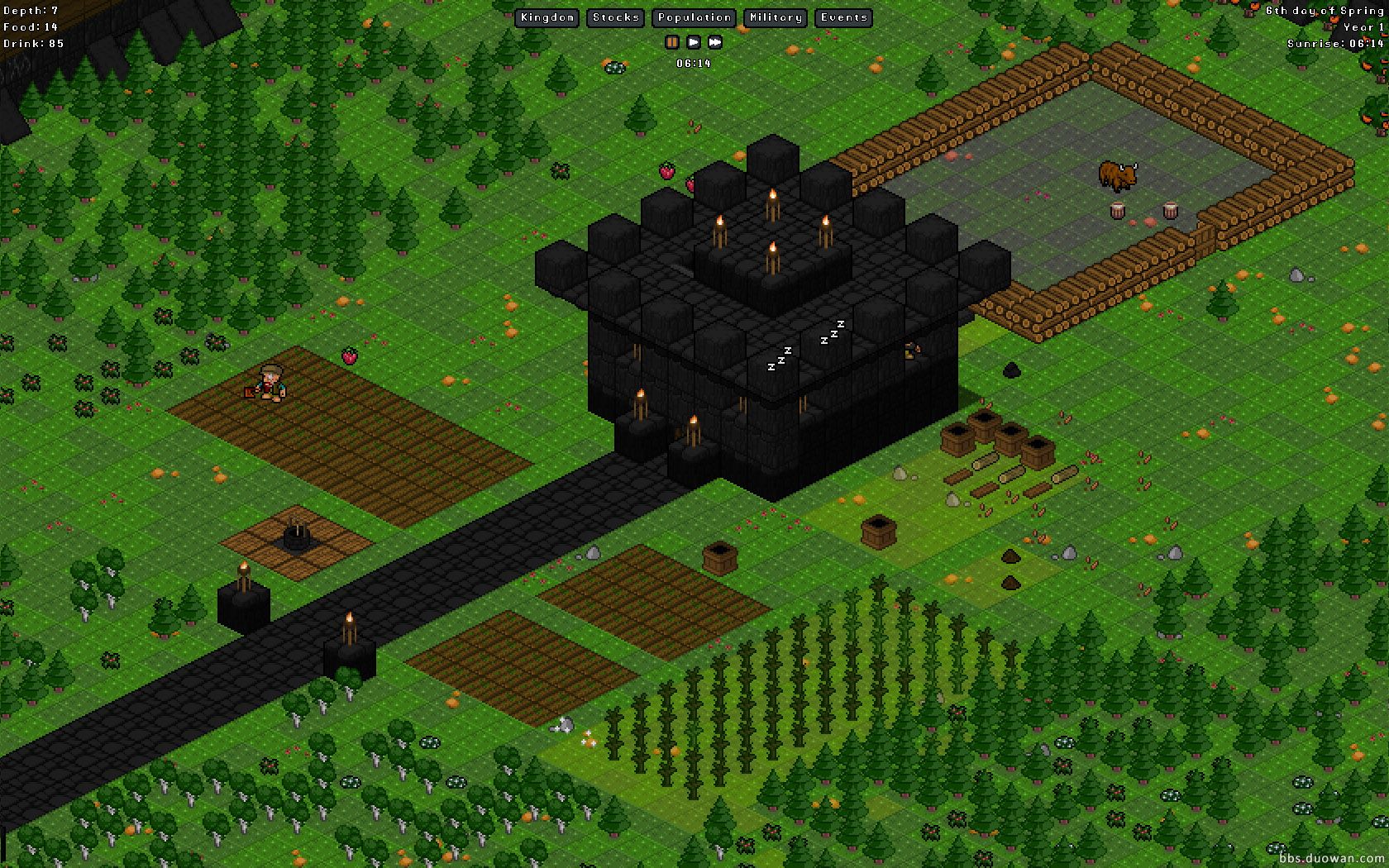Select the Military menu button
This screenshot has width=1389, height=868.
[776, 17]
